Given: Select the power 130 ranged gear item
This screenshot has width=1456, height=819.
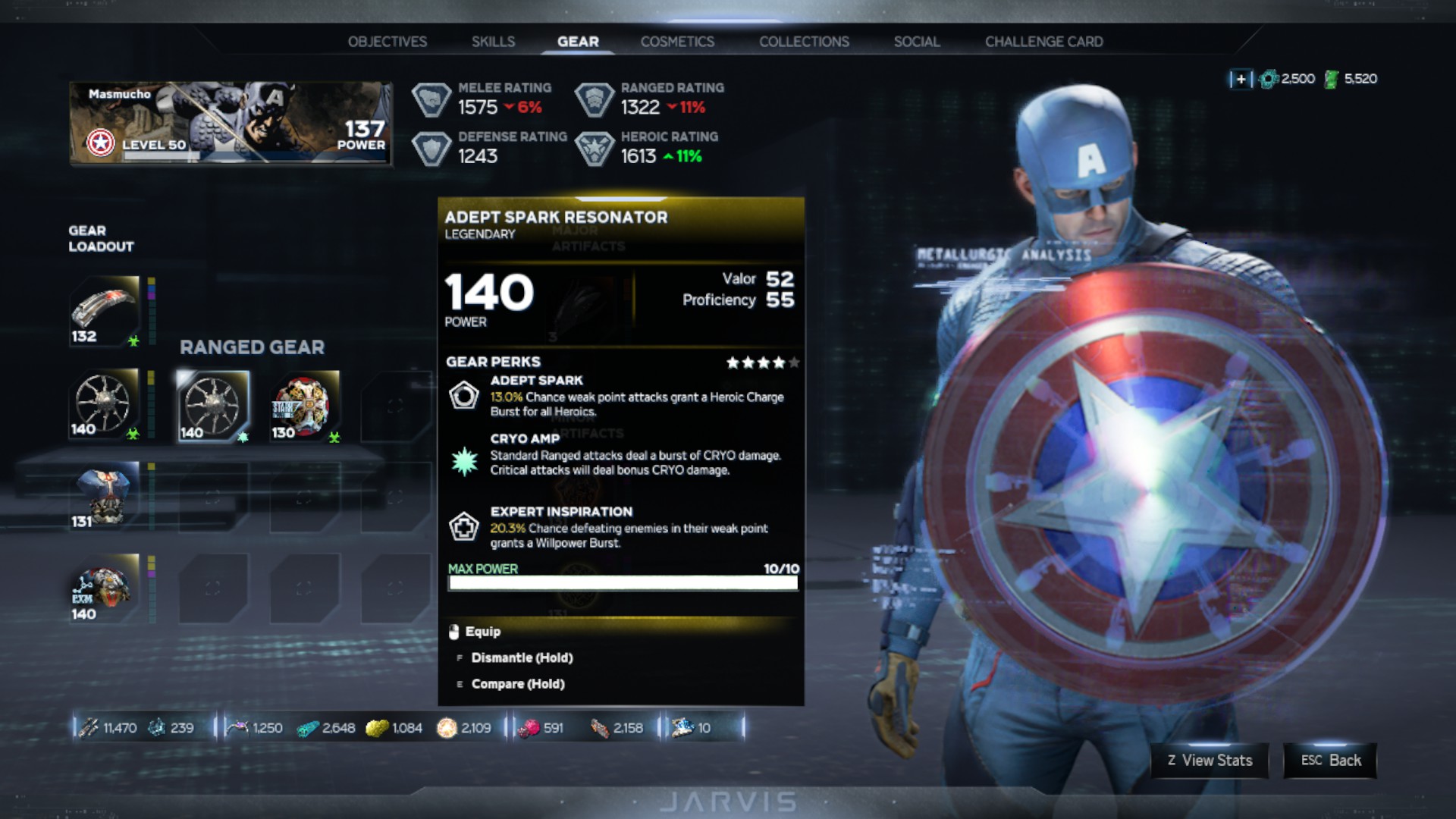Looking at the screenshot, I should (304, 406).
